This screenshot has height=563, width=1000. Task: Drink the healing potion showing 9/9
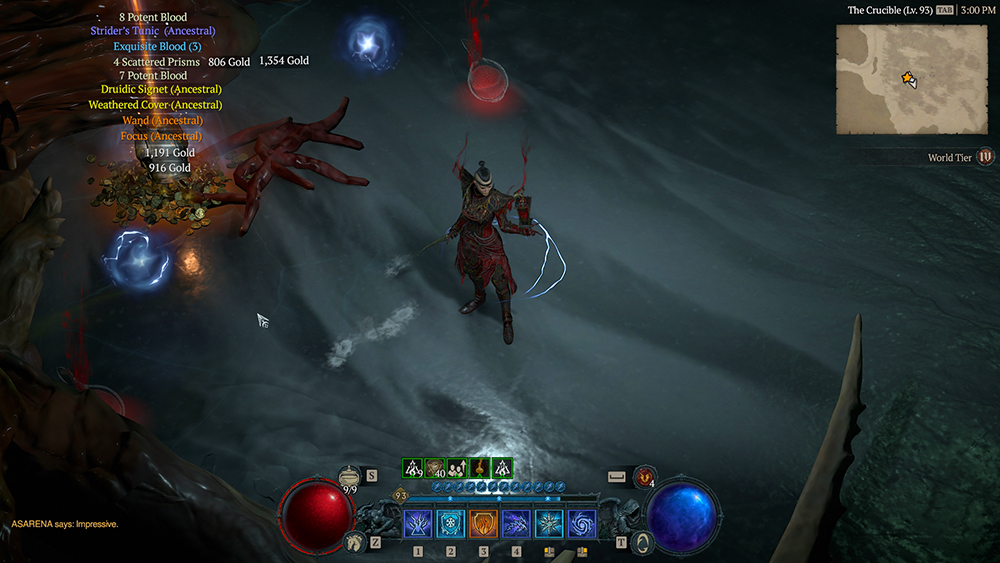[349, 477]
